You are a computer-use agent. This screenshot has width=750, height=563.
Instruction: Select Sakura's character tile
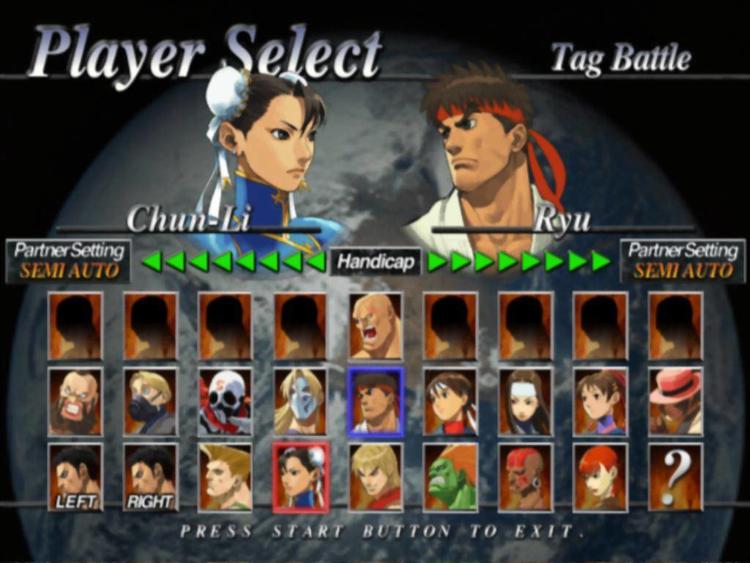pyautogui.click(x=450, y=401)
